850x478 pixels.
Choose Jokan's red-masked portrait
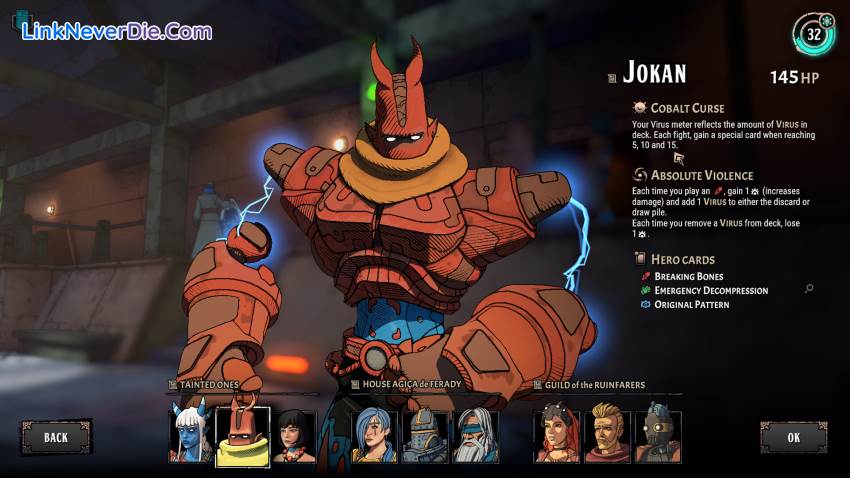(x=243, y=435)
